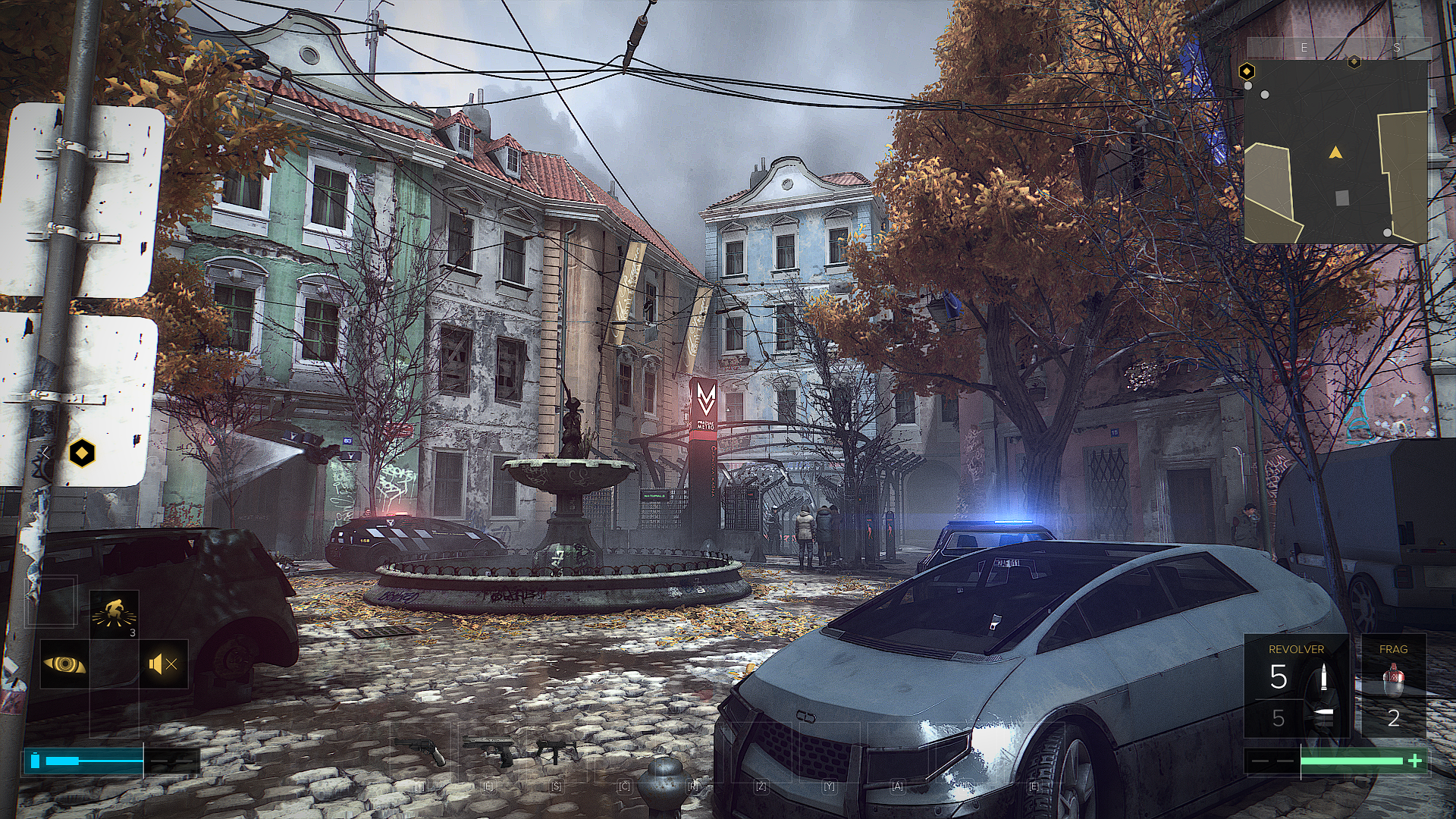Equip the semi-auto pistol hotbar slot
Viewport: 1456px width, 819px height.
click(x=490, y=749)
